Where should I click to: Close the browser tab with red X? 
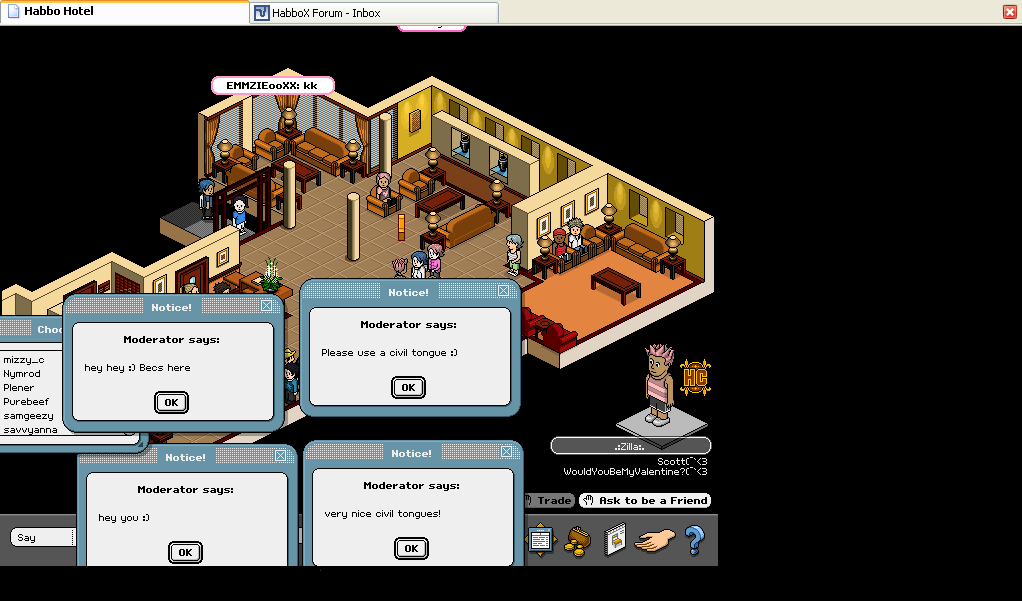click(x=1010, y=12)
